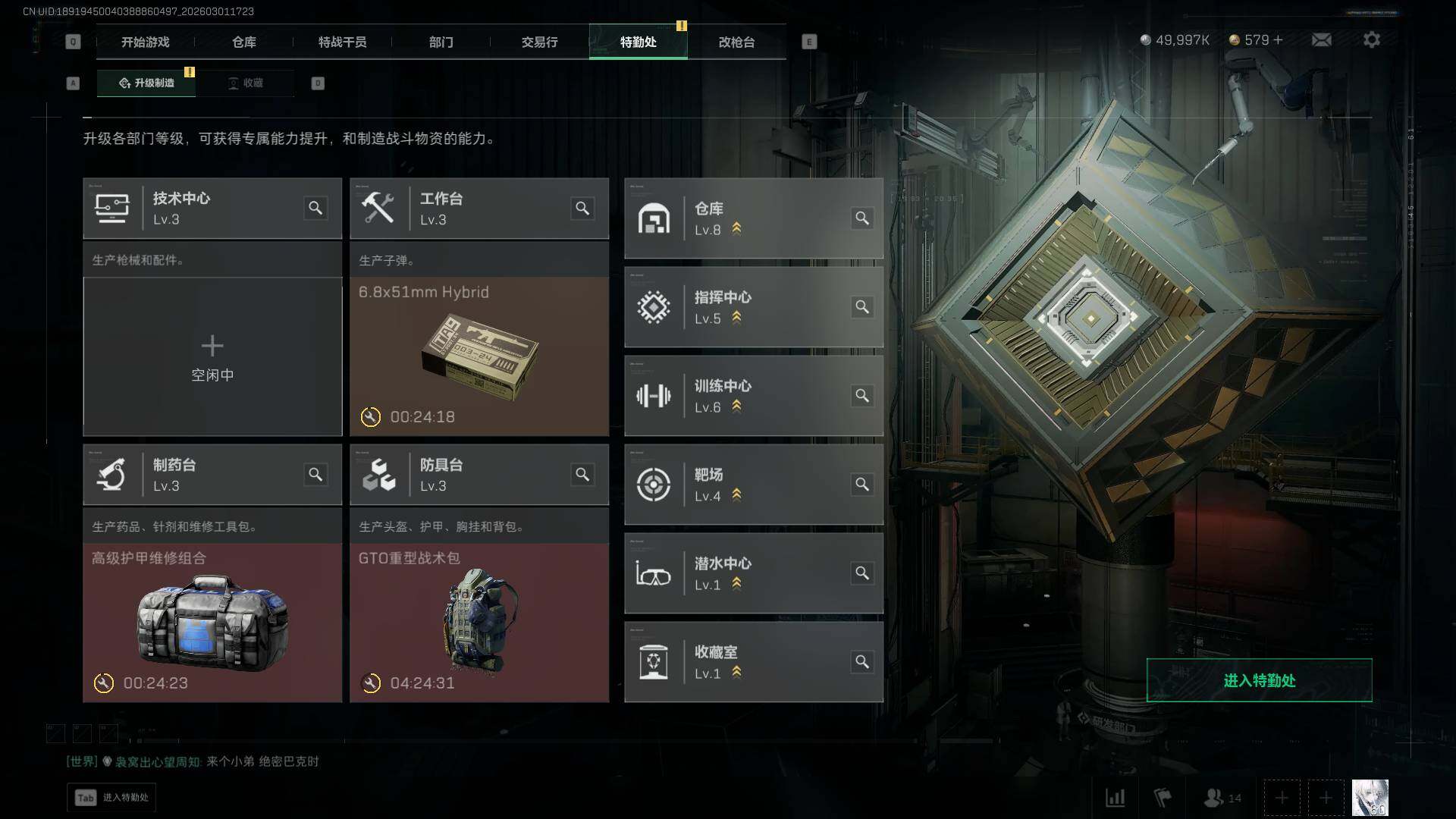Inspect 技术中心 with its magnifier button

click(315, 208)
